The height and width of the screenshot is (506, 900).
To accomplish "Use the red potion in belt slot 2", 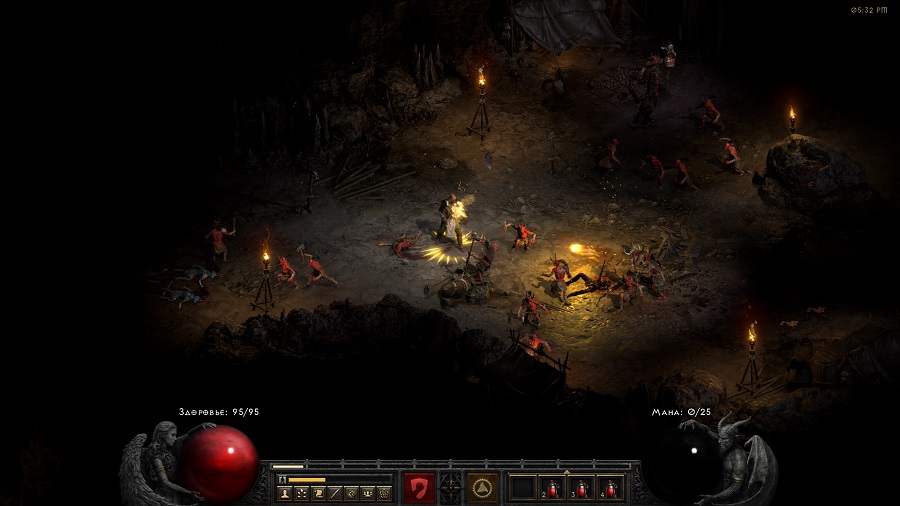I will pyautogui.click(x=553, y=488).
